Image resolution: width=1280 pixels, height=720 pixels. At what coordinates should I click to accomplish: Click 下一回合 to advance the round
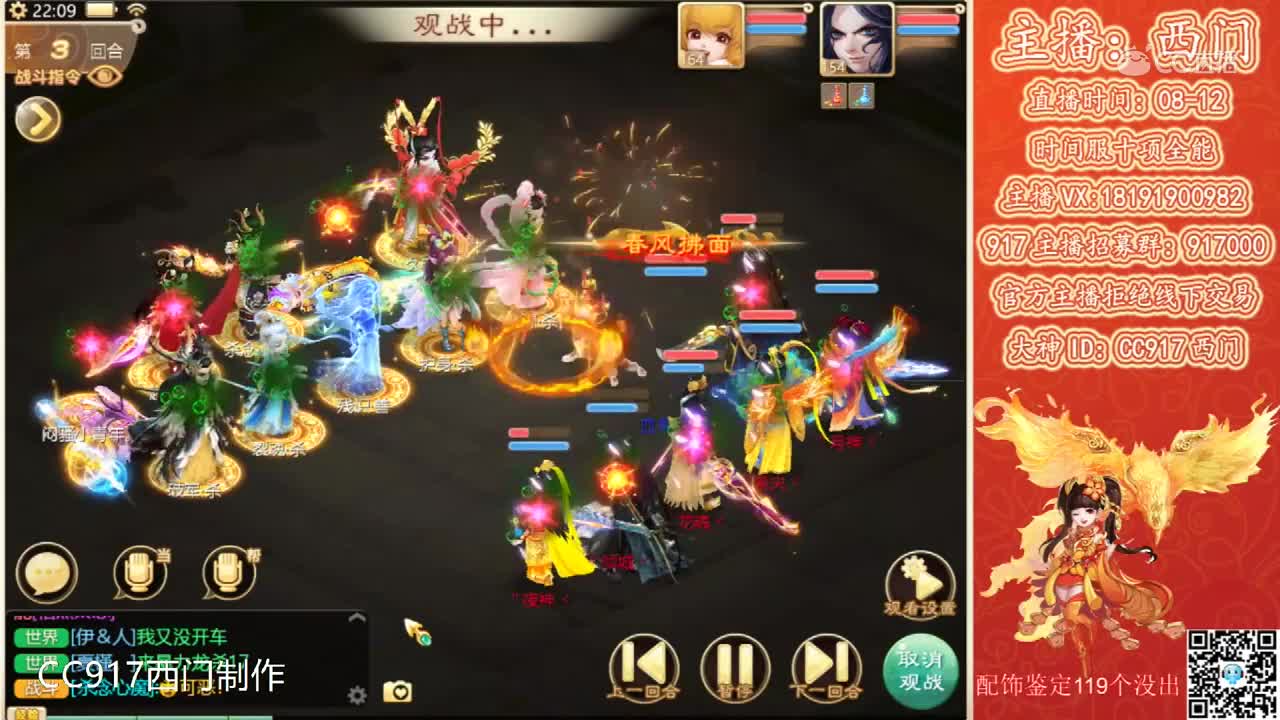coord(826,665)
